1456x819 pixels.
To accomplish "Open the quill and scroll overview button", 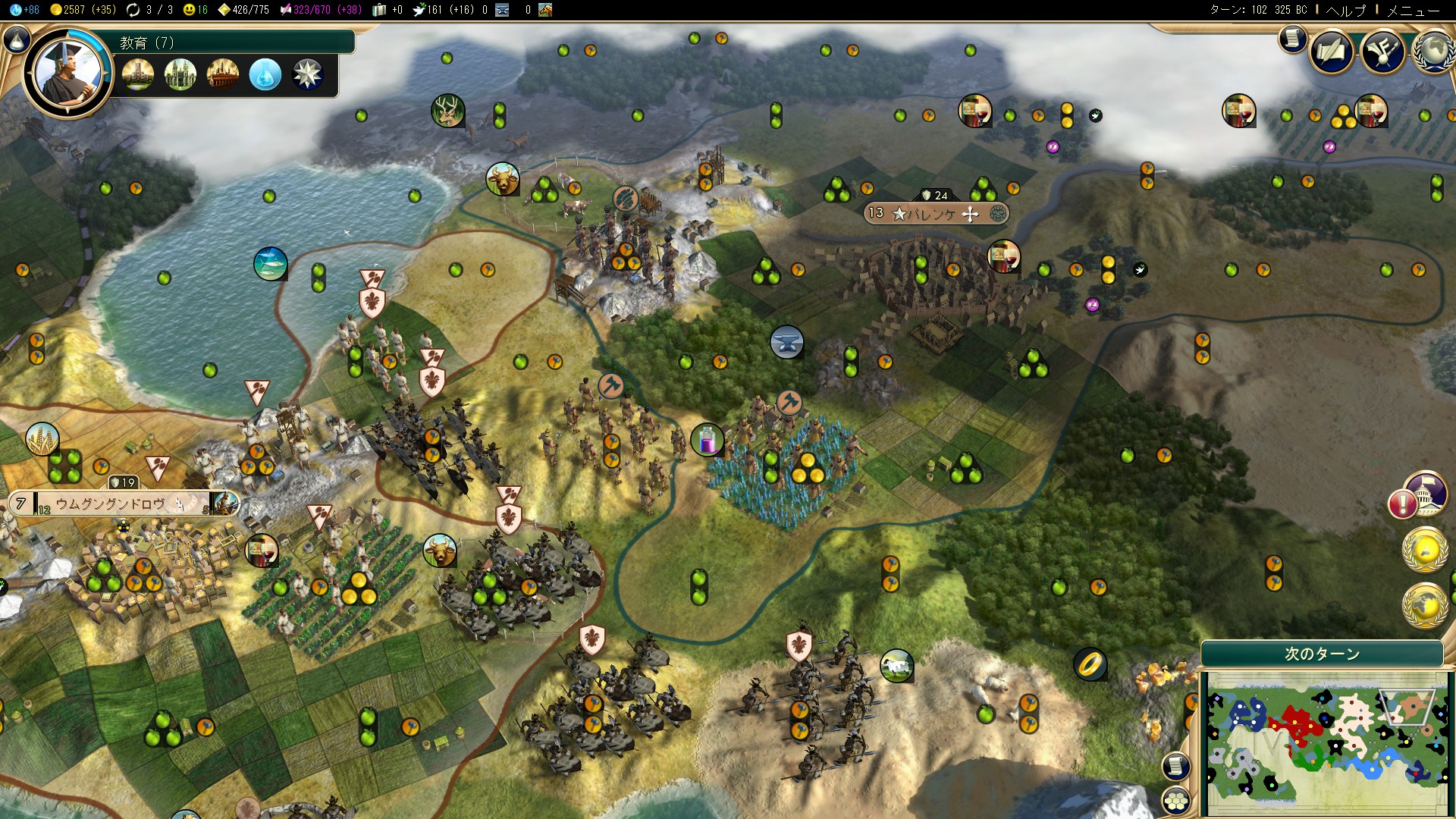I will tap(1331, 52).
